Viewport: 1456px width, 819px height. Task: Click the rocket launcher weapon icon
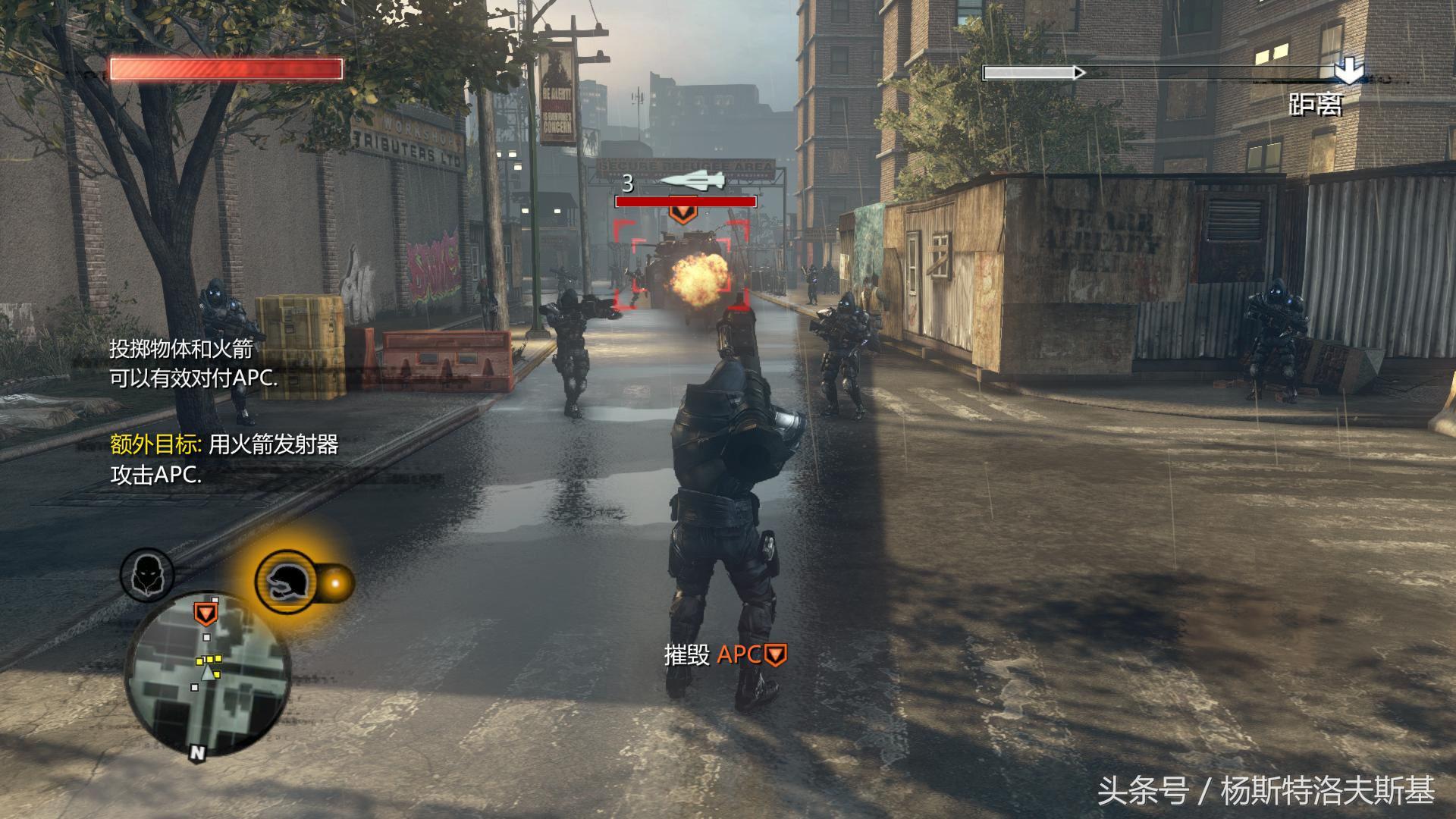[x=692, y=180]
